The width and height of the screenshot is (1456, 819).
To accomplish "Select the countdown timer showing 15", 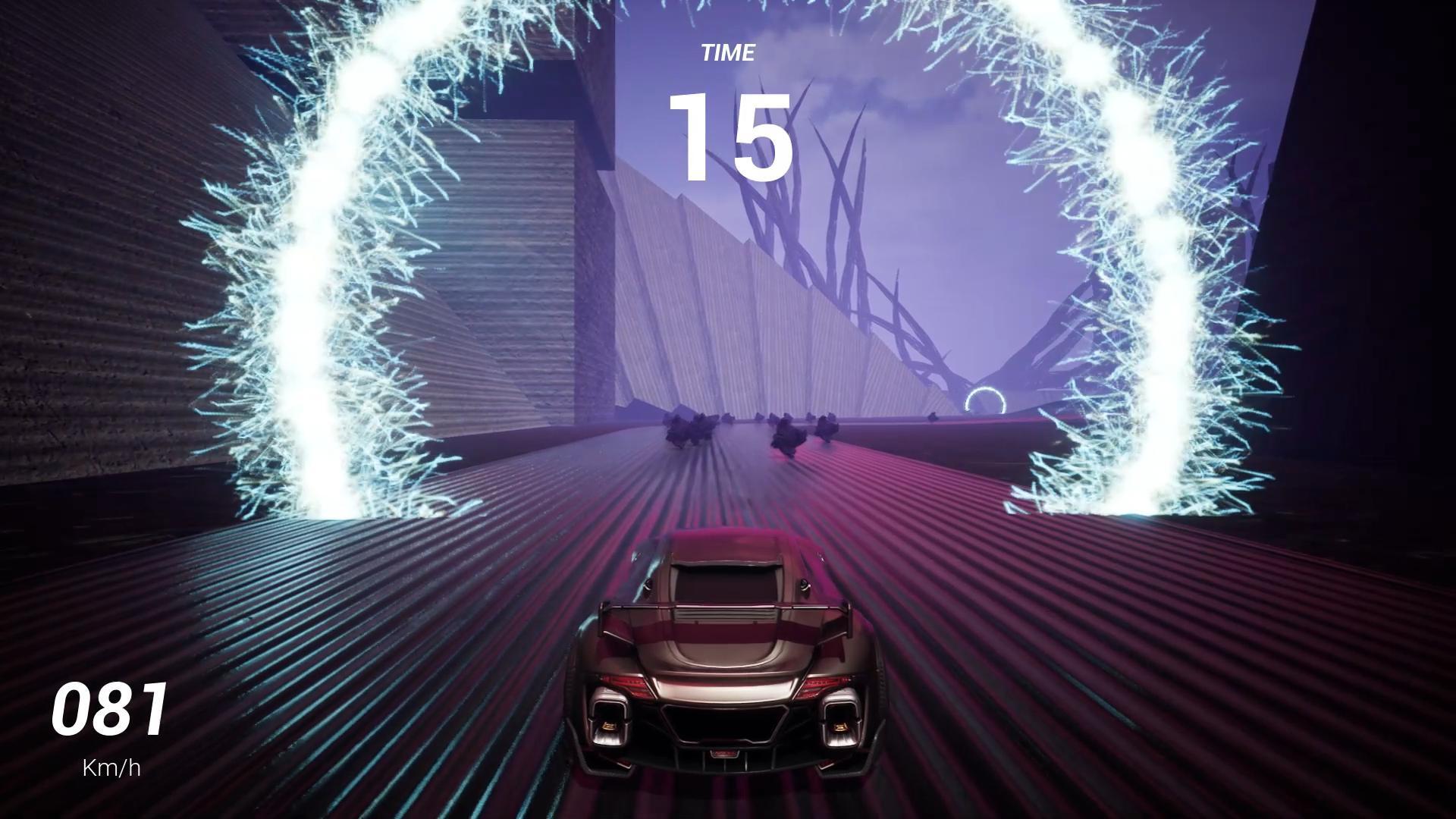I will click(x=730, y=135).
